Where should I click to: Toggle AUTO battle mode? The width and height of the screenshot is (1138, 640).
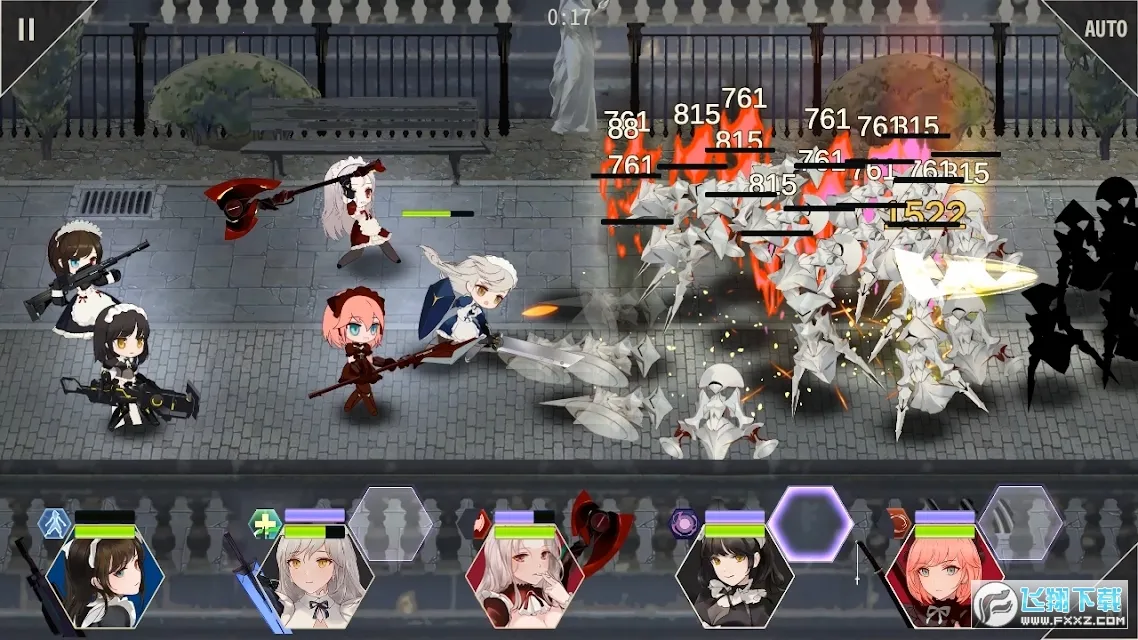pyautogui.click(x=1105, y=29)
